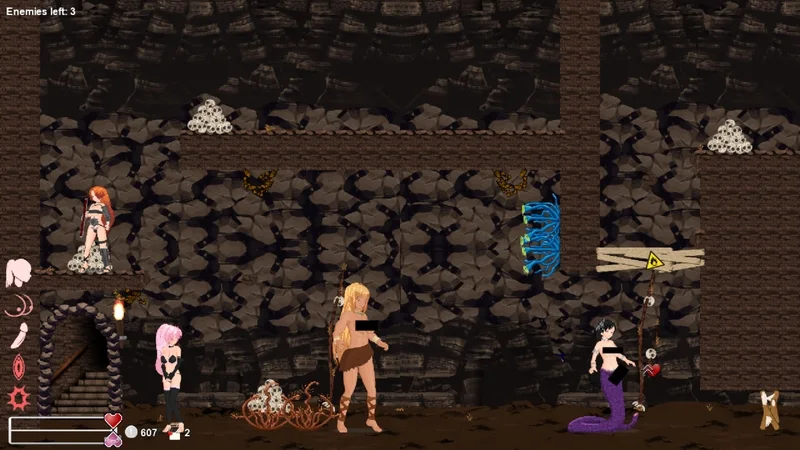Choose the red oval status icon

[19, 366]
